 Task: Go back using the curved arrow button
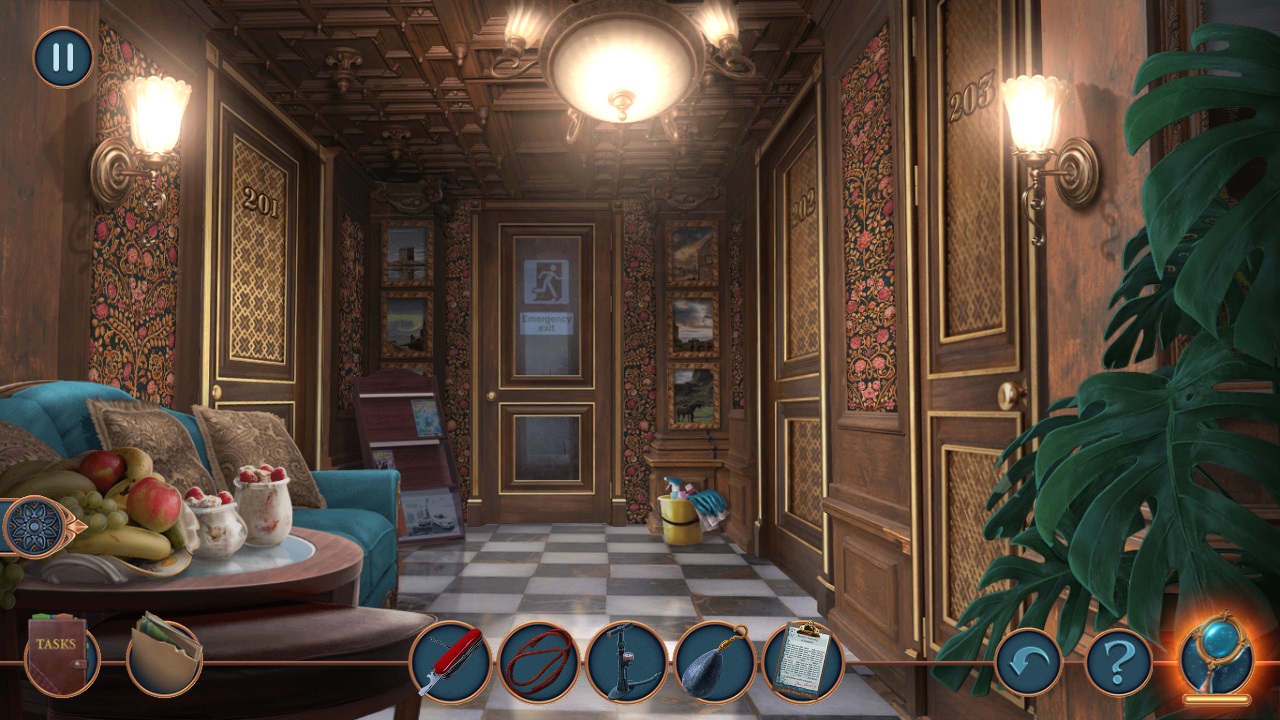(x=1029, y=661)
